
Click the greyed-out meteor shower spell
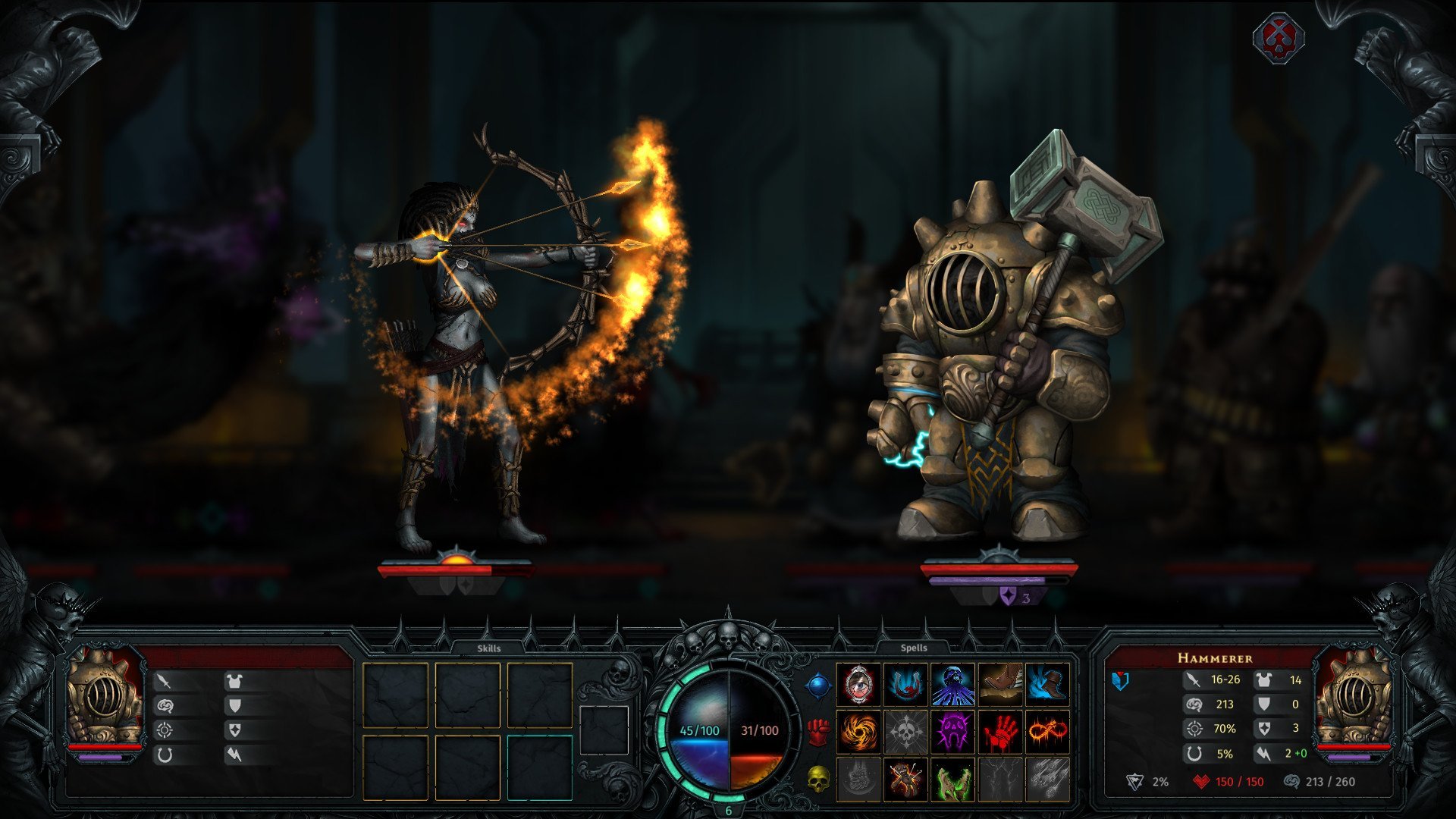(1047, 779)
